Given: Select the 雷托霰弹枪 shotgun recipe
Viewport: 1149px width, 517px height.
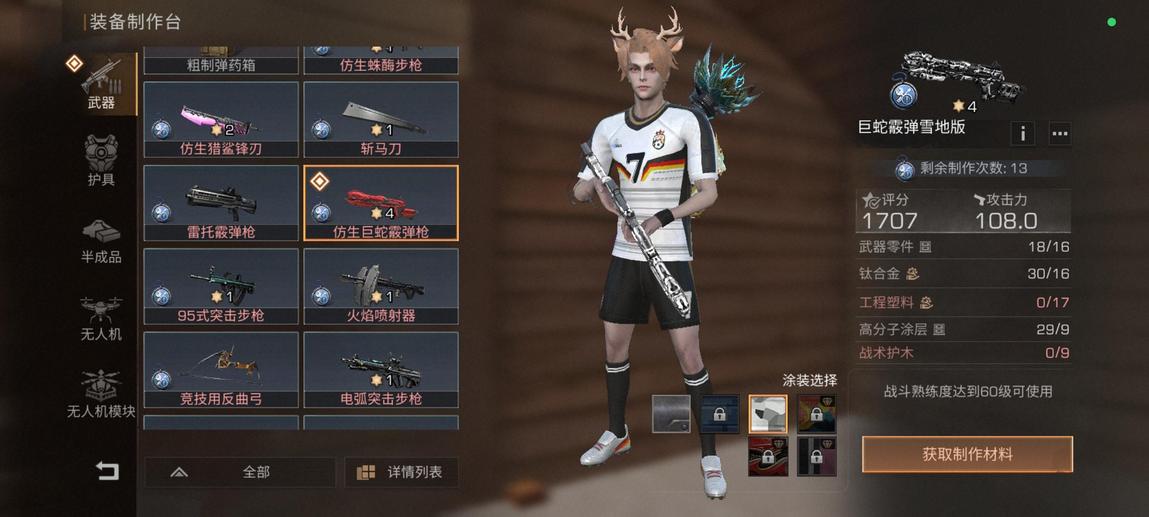Looking at the screenshot, I should click(x=221, y=204).
